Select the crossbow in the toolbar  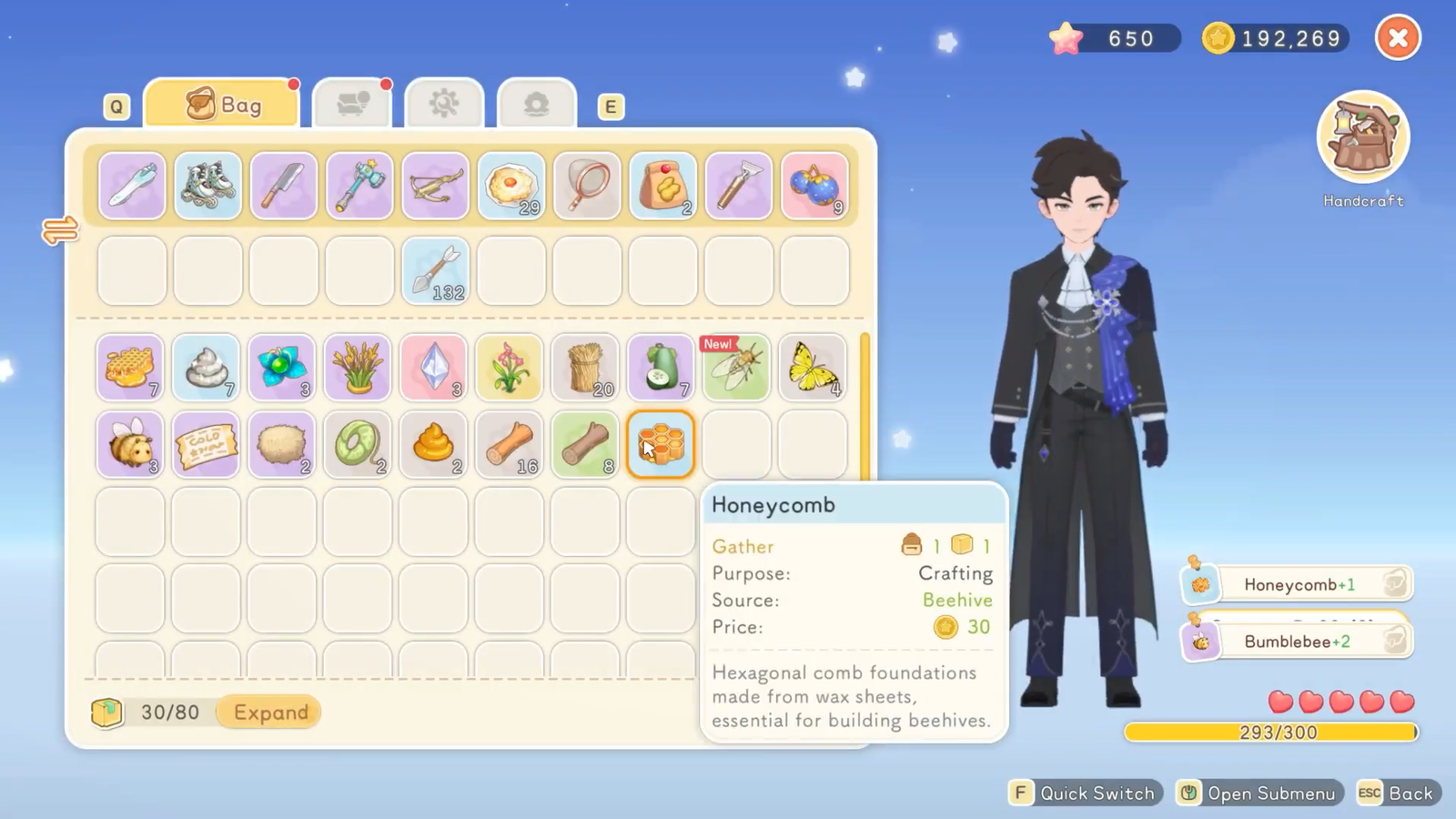click(x=435, y=186)
